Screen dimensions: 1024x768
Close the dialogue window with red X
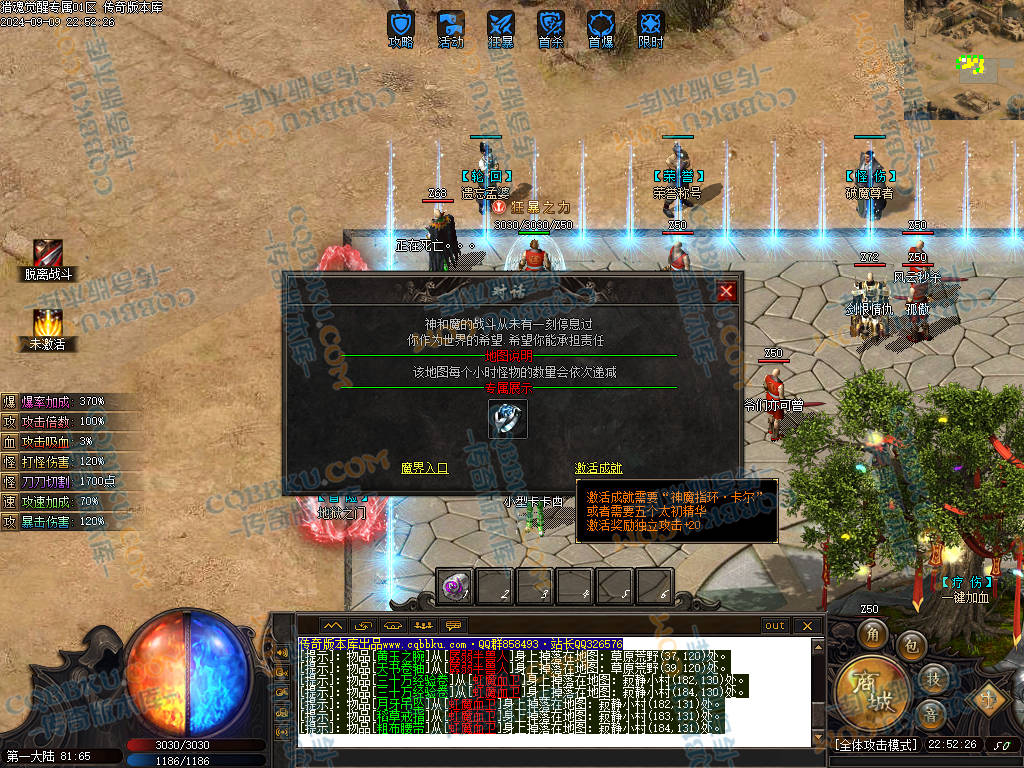tap(727, 291)
